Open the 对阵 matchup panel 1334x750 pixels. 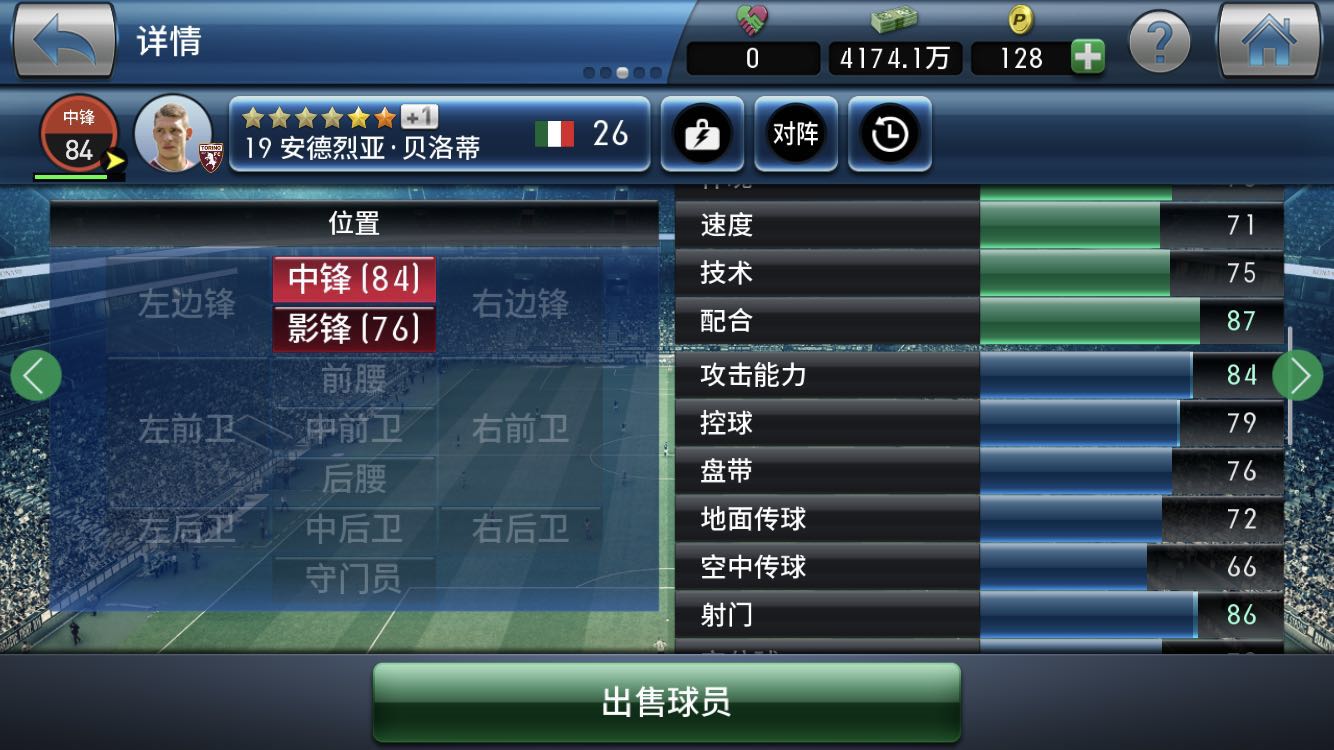(x=796, y=134)
